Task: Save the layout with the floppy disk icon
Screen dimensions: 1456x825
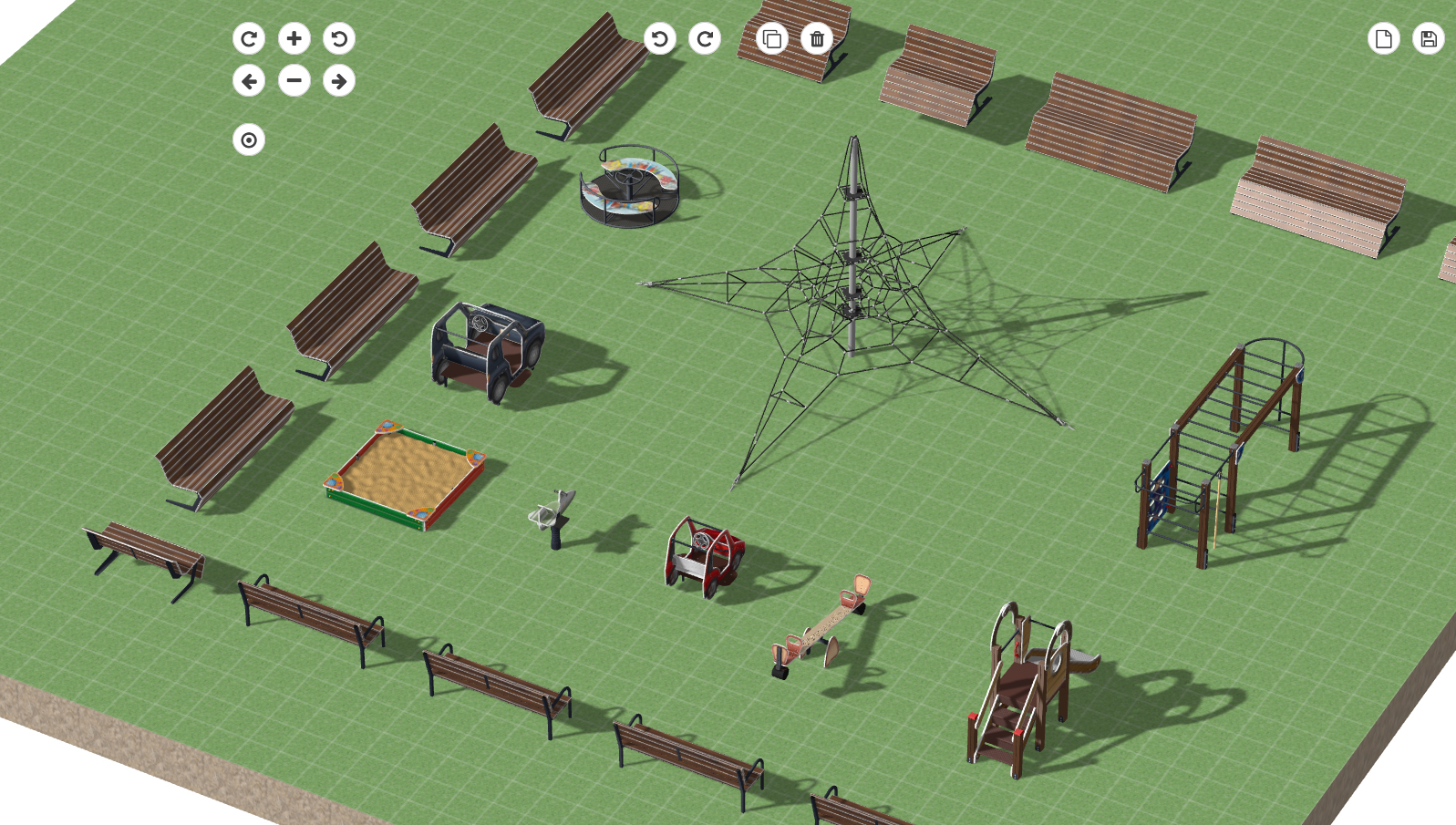Action: click(1429, 38)
